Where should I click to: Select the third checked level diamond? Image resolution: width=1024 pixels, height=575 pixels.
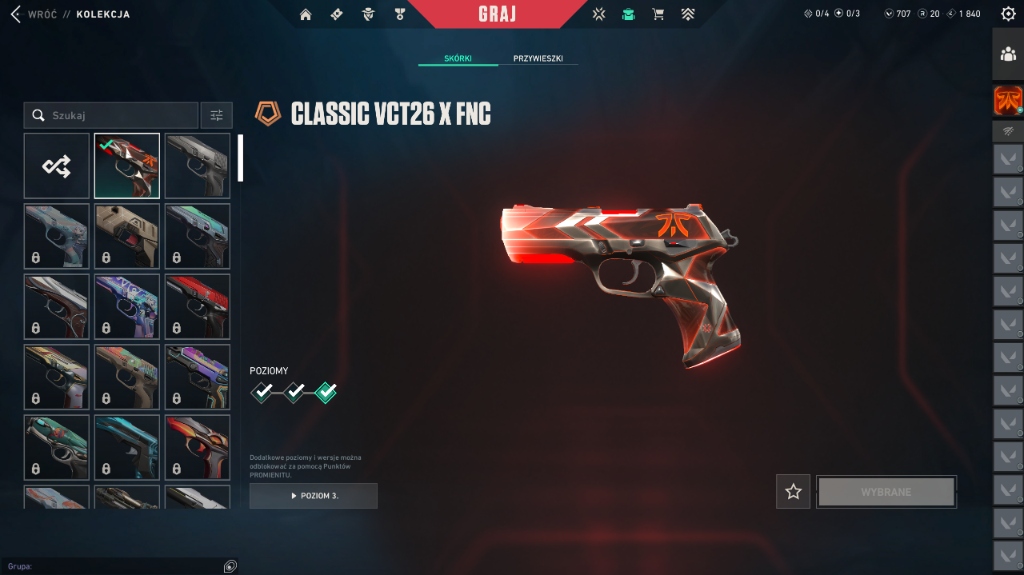point(326,393)
